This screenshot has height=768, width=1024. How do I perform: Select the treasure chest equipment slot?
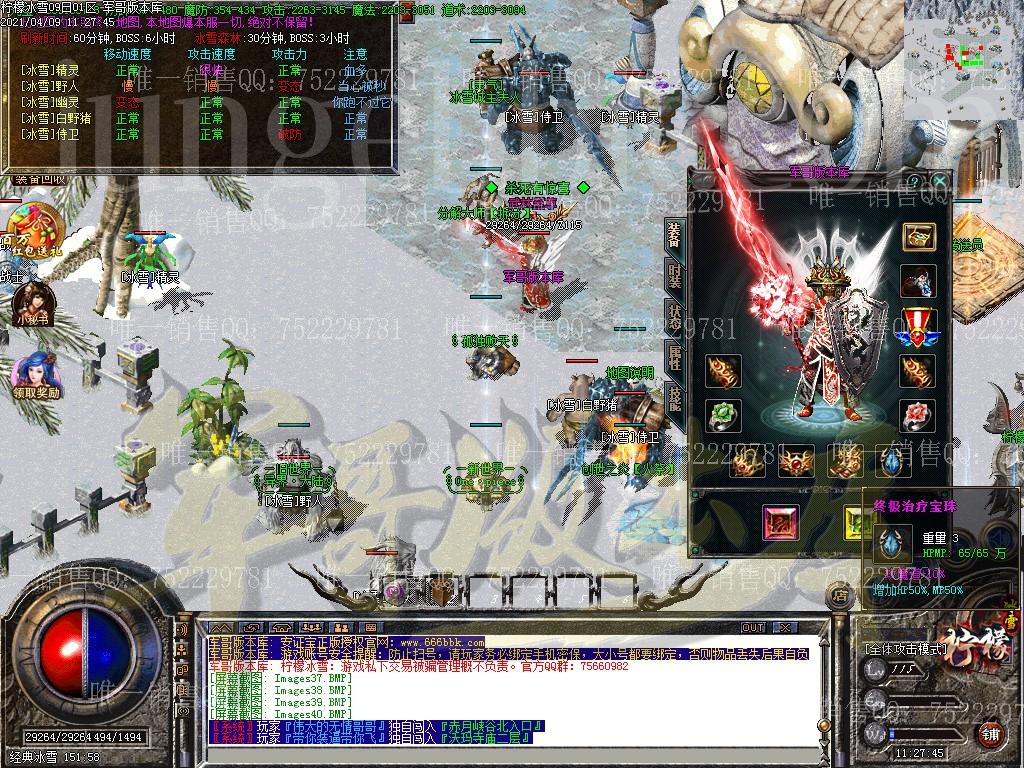click(x=919, y=236)
